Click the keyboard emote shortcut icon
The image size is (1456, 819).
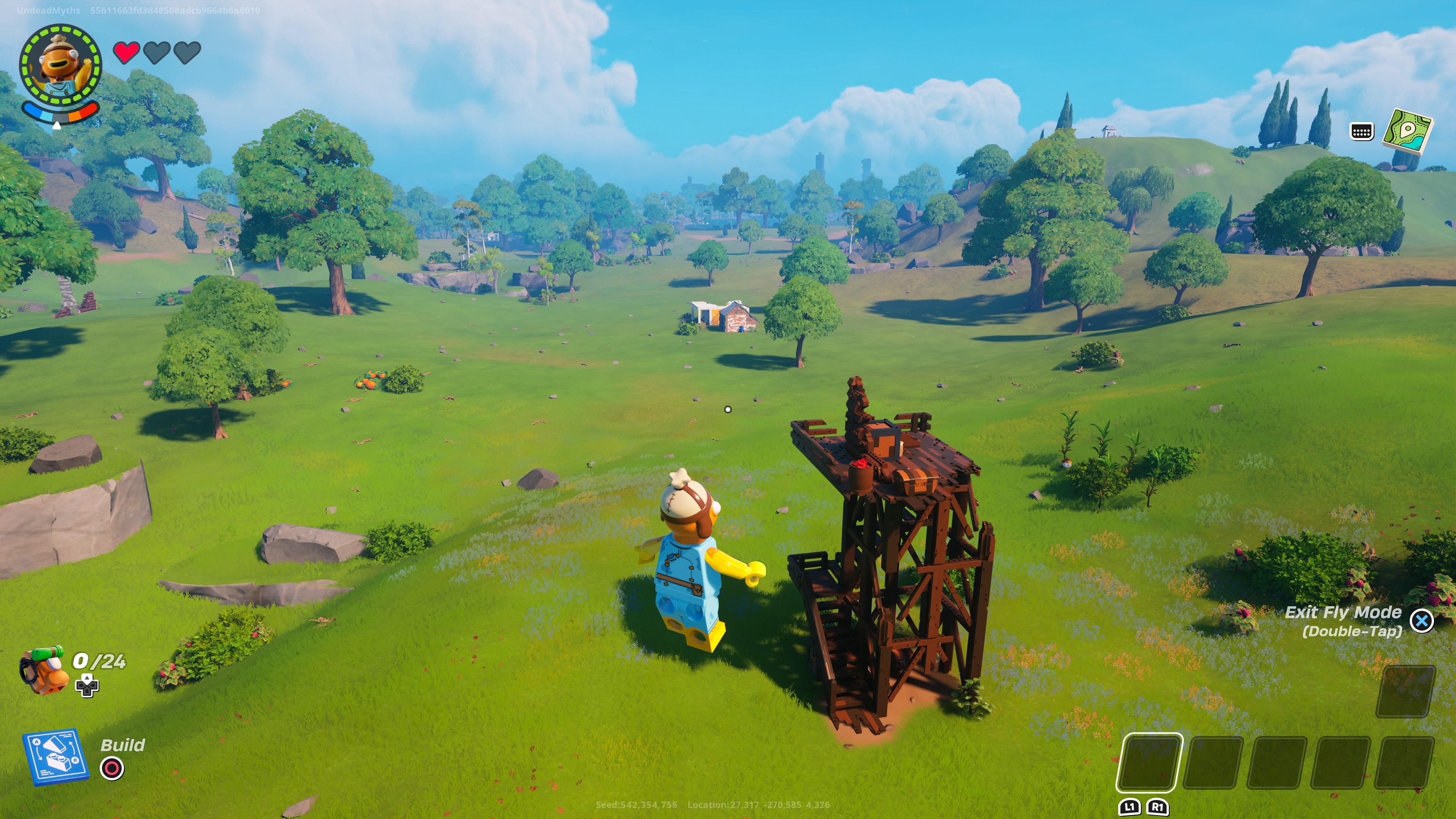tap(1362, 131)
